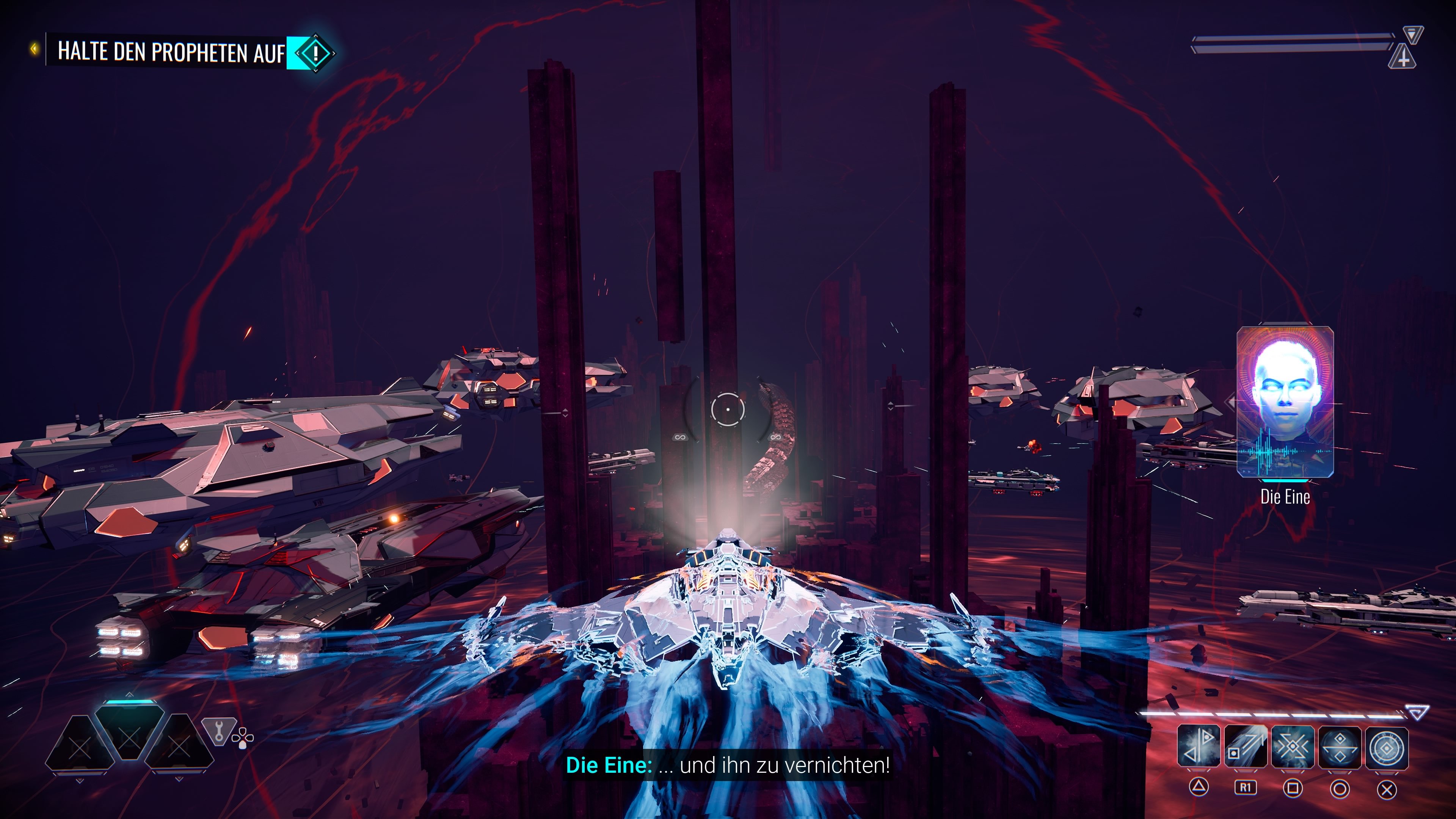Select the 'Die Eine' speaker portrait
1456x819 pixels.
click(x=1285, y=402)
